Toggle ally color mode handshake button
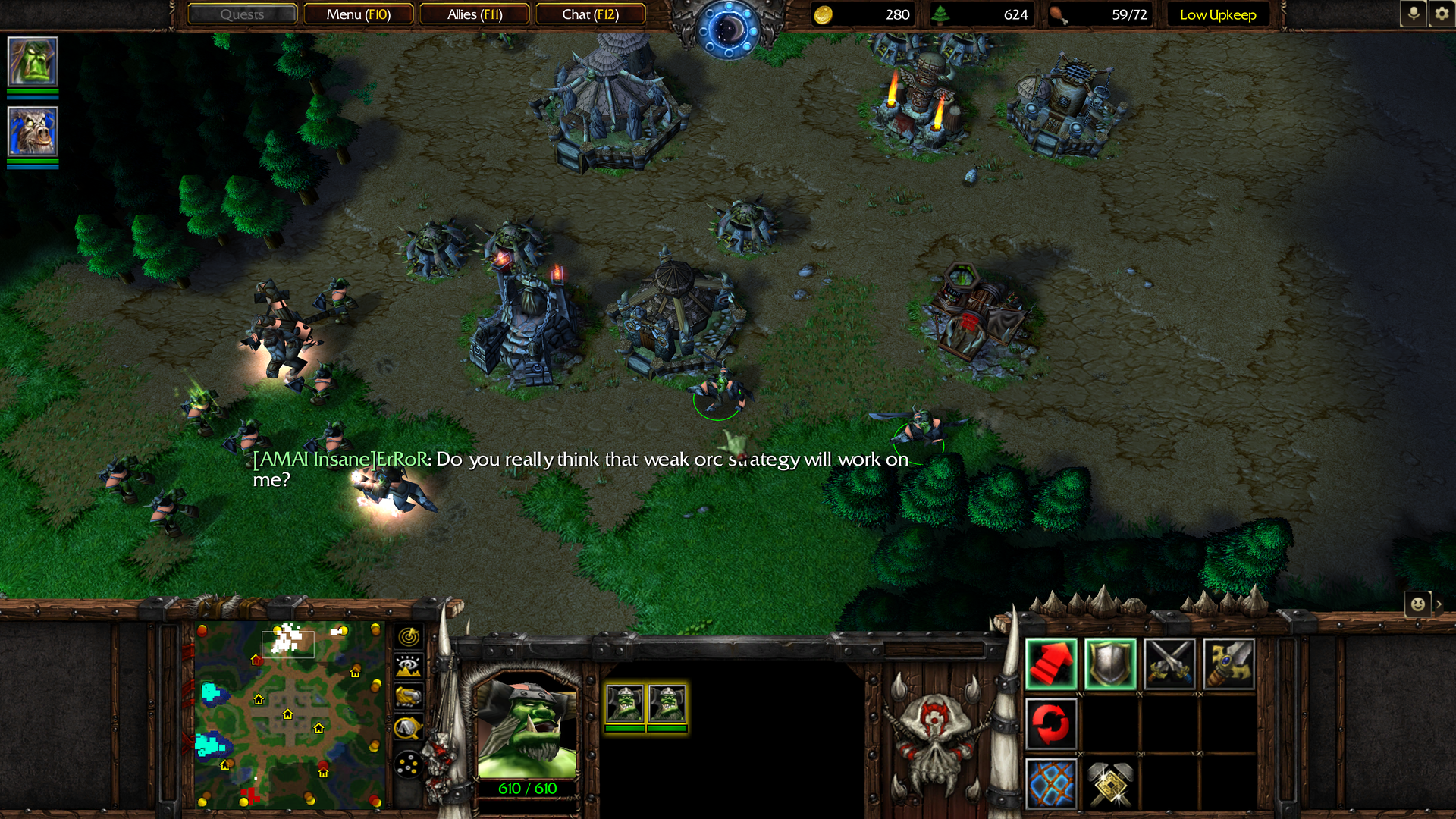This screenshot has height=819, width=1456. 409,696
